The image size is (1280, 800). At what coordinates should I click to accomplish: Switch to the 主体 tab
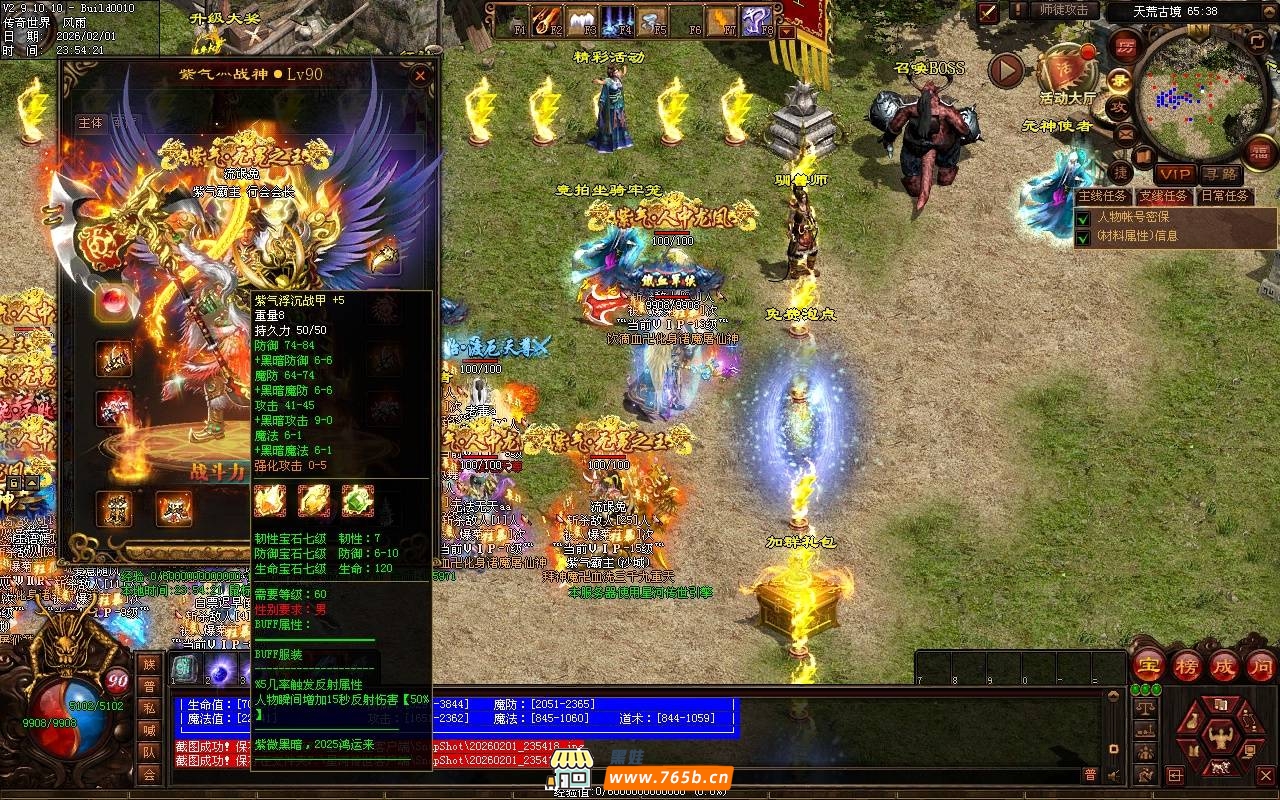click(90, 123)
